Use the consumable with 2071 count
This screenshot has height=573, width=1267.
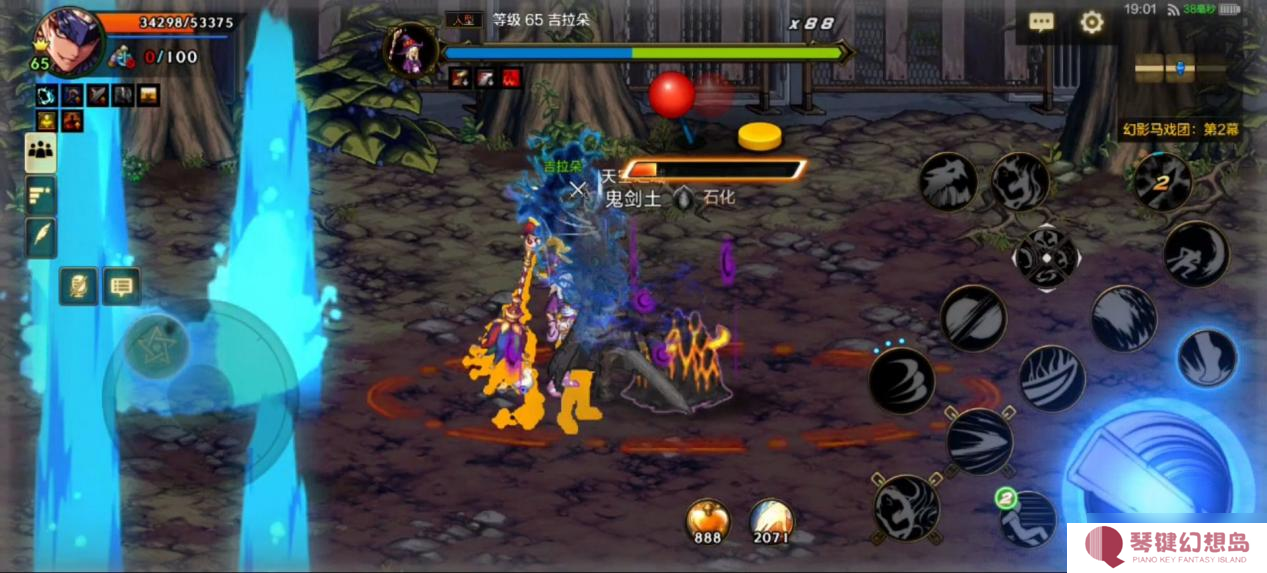(771, 521)
